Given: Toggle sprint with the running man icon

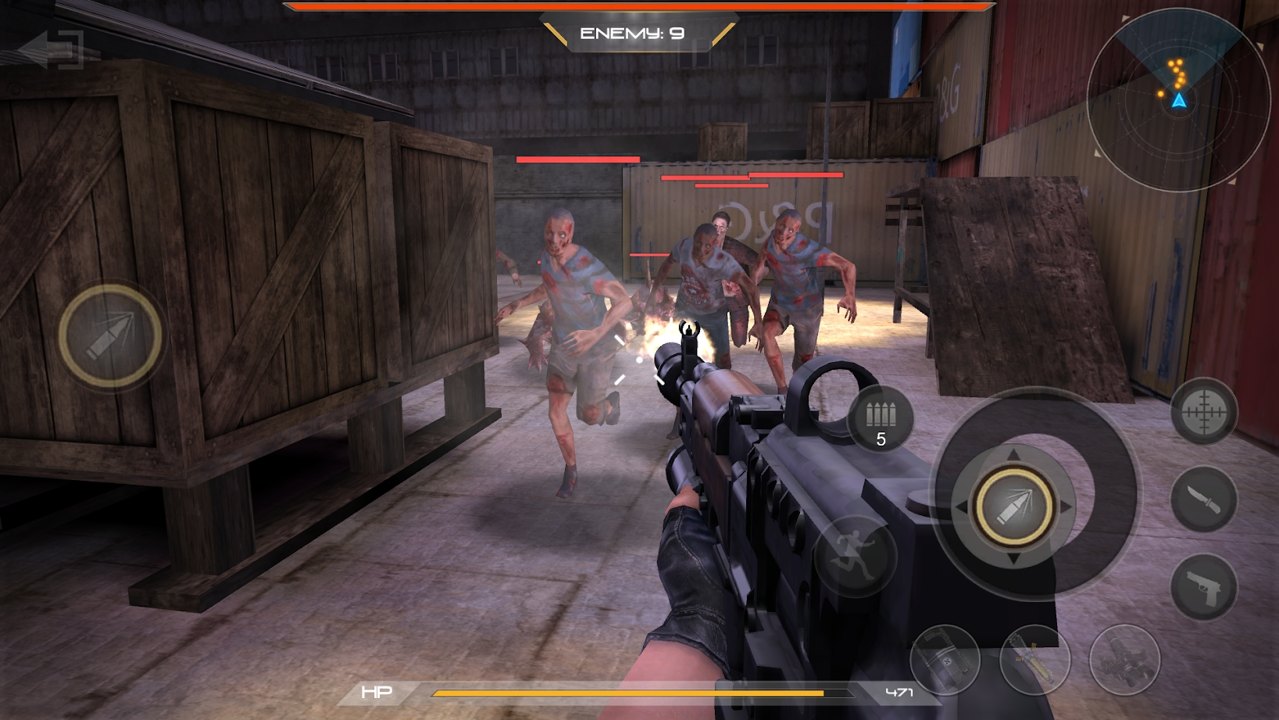Looking at the screenshot, I should tap(854, 556).
